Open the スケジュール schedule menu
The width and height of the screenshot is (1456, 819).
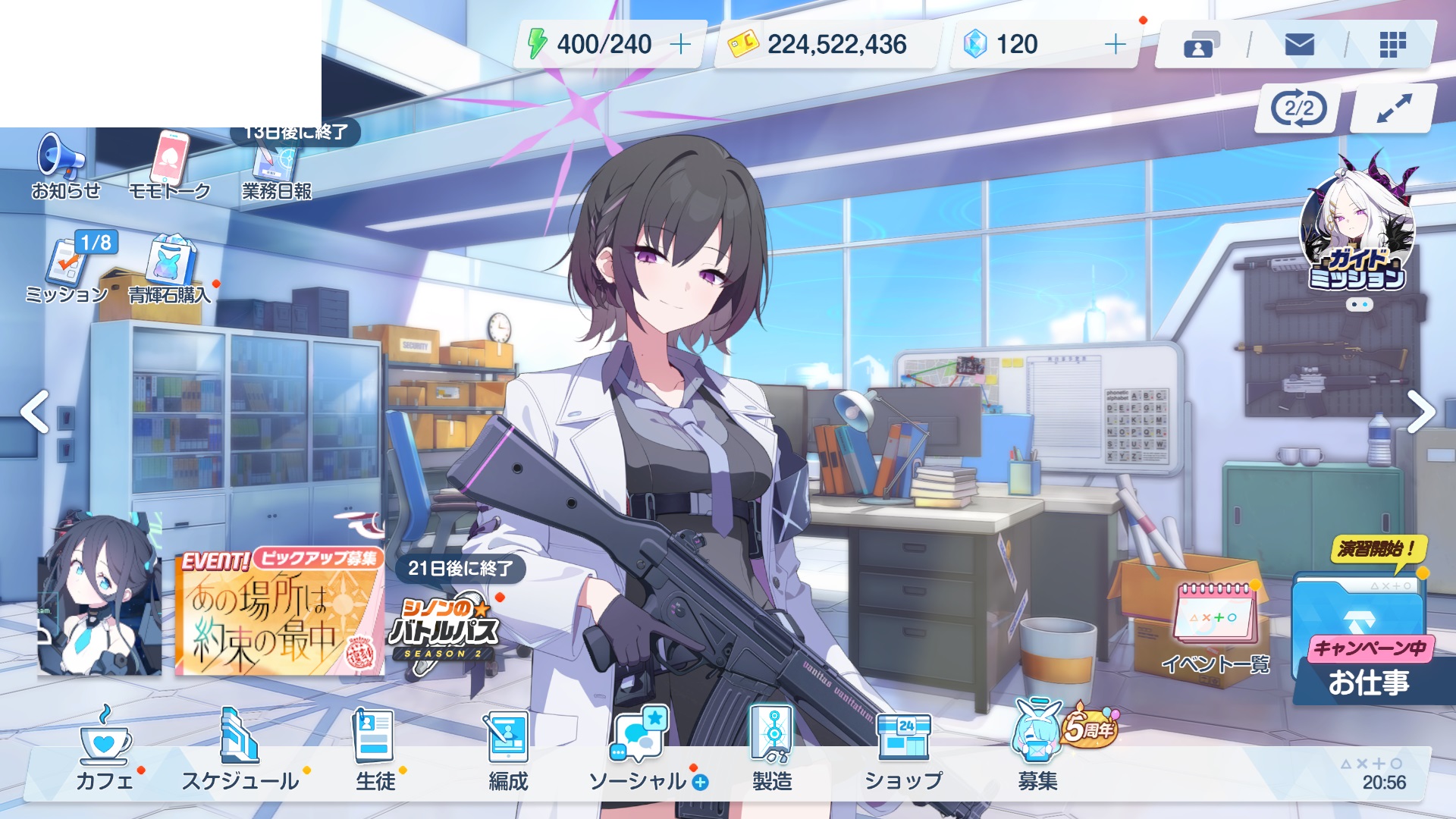coord(240,751)
